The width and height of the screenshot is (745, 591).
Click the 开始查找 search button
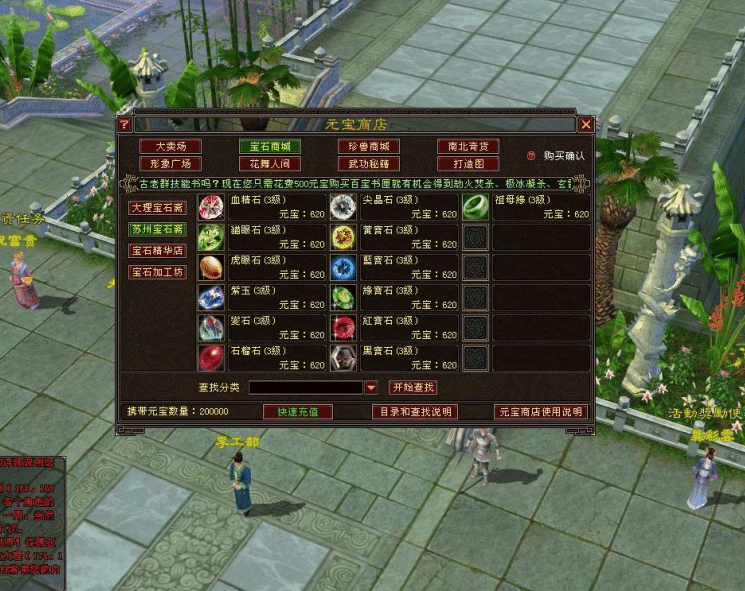(x=413, y=388)
